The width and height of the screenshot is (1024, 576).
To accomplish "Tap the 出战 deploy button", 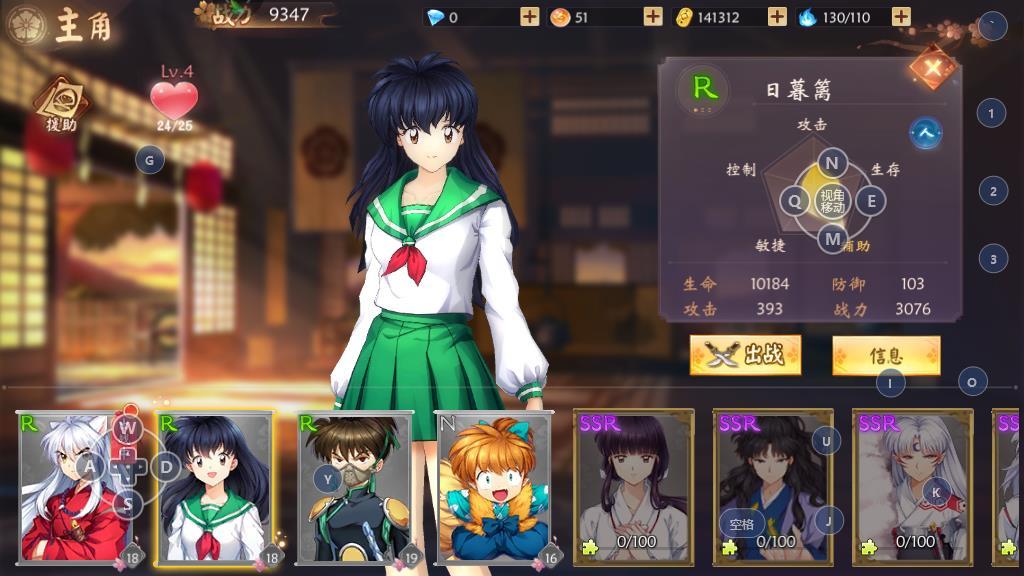I will tap(745, 355).
